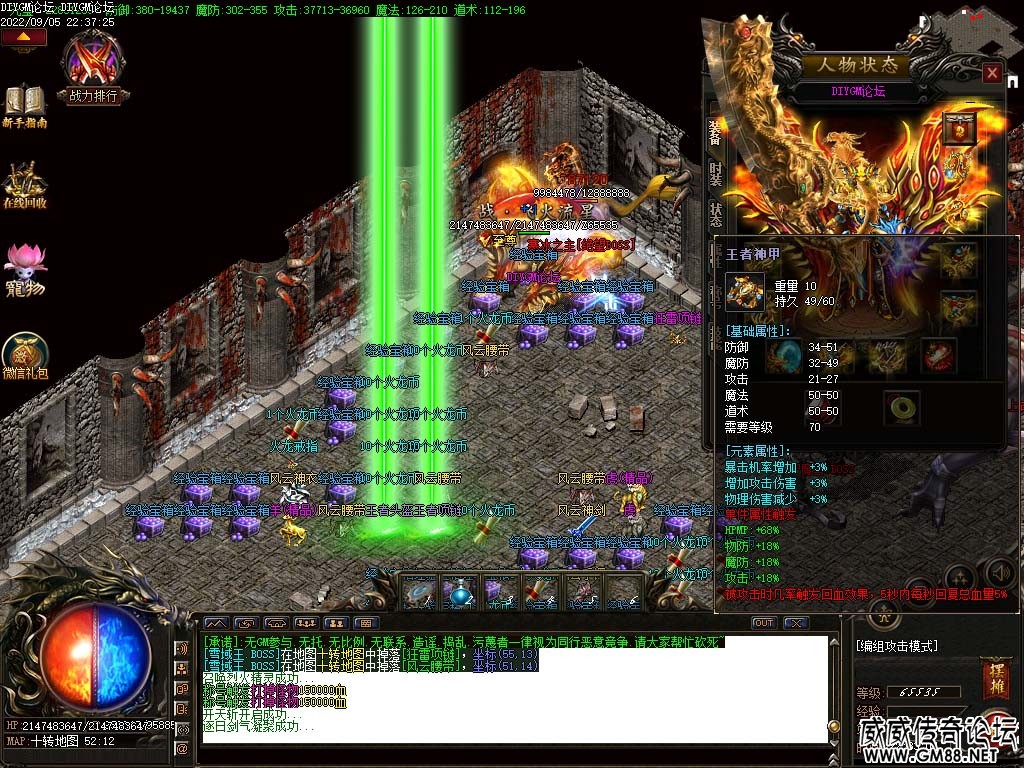The height and width of the screenshot is (768, 1024).
Task: Open the 在线回收 online recycle menu
Action: (x=25, y=184)
